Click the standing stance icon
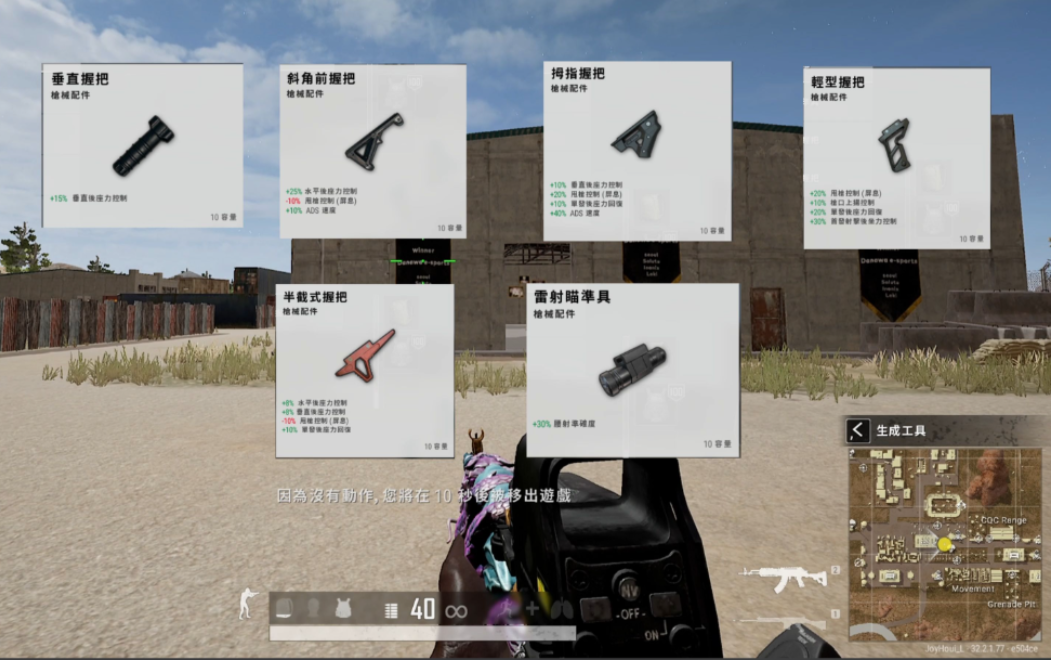1052x660 pixels. pos(247,605)
